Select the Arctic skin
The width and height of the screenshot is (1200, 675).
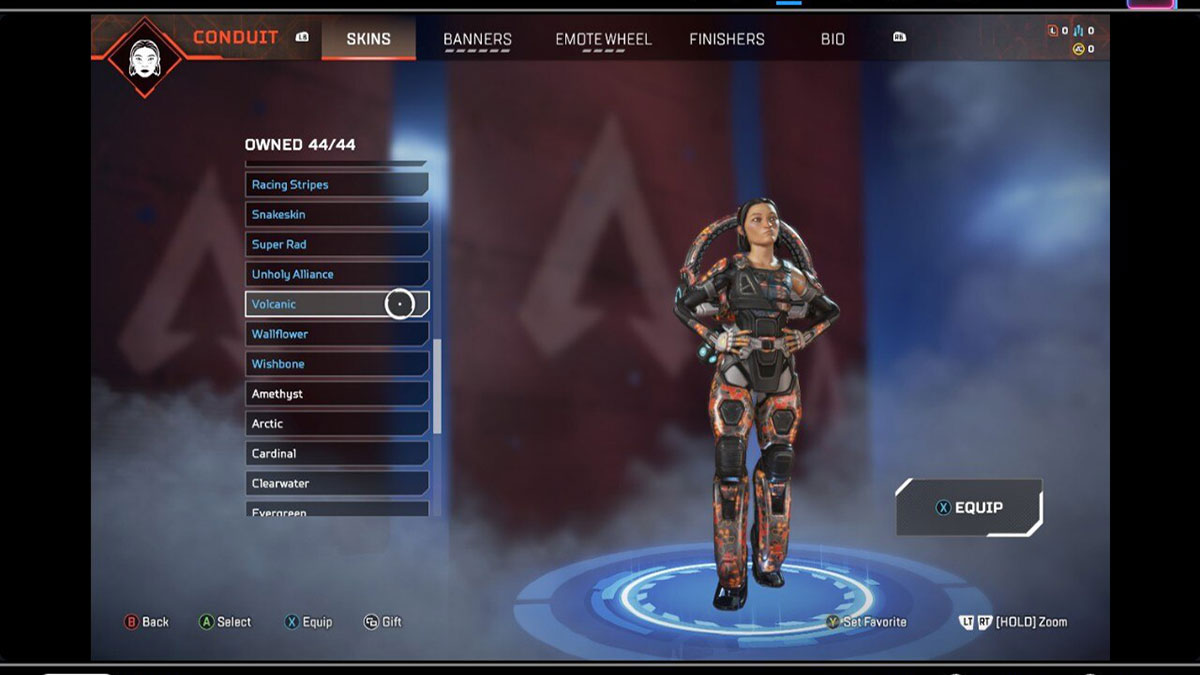[336, 424]
